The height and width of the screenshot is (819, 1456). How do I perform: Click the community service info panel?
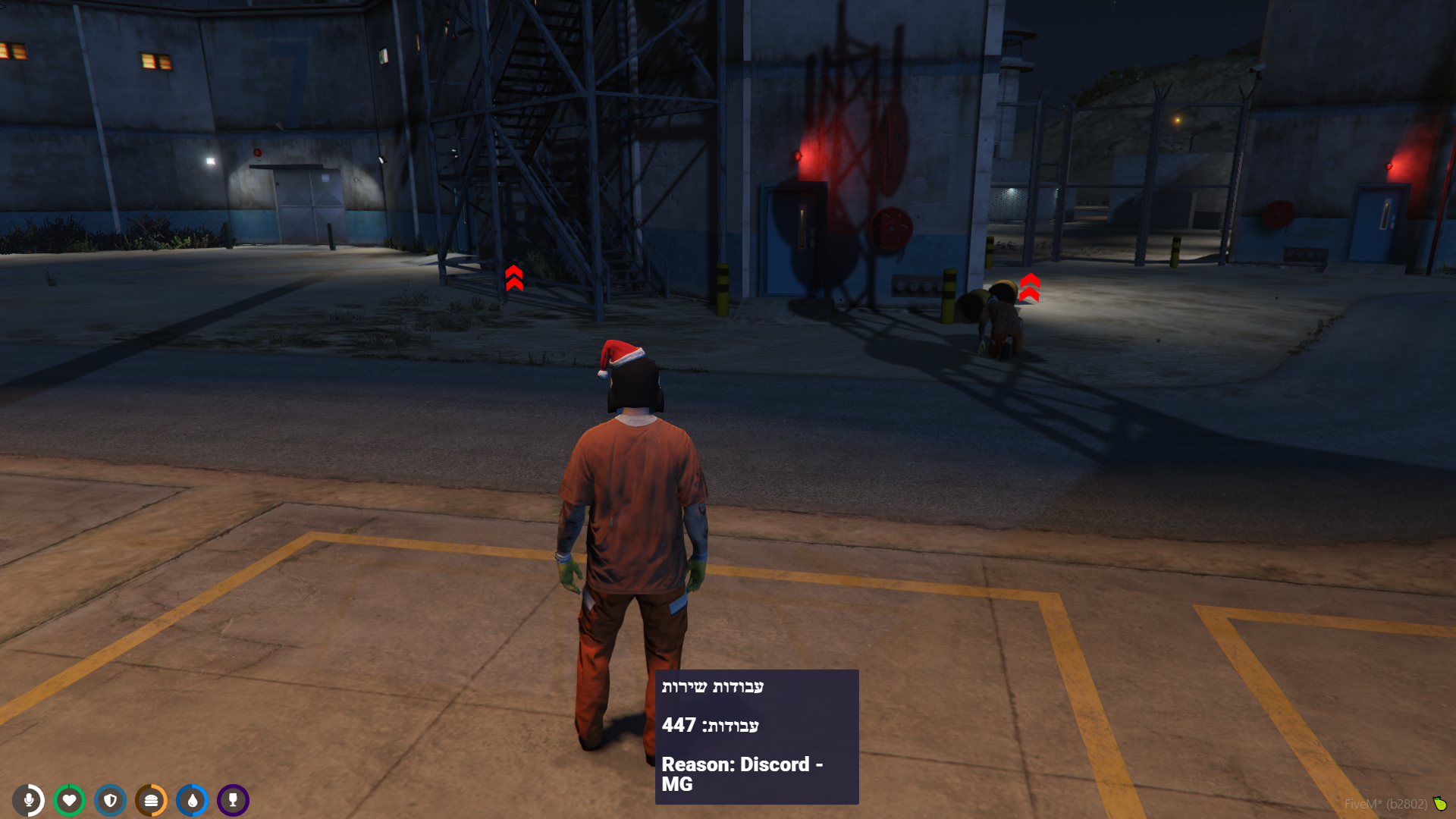tap(757, 736)
